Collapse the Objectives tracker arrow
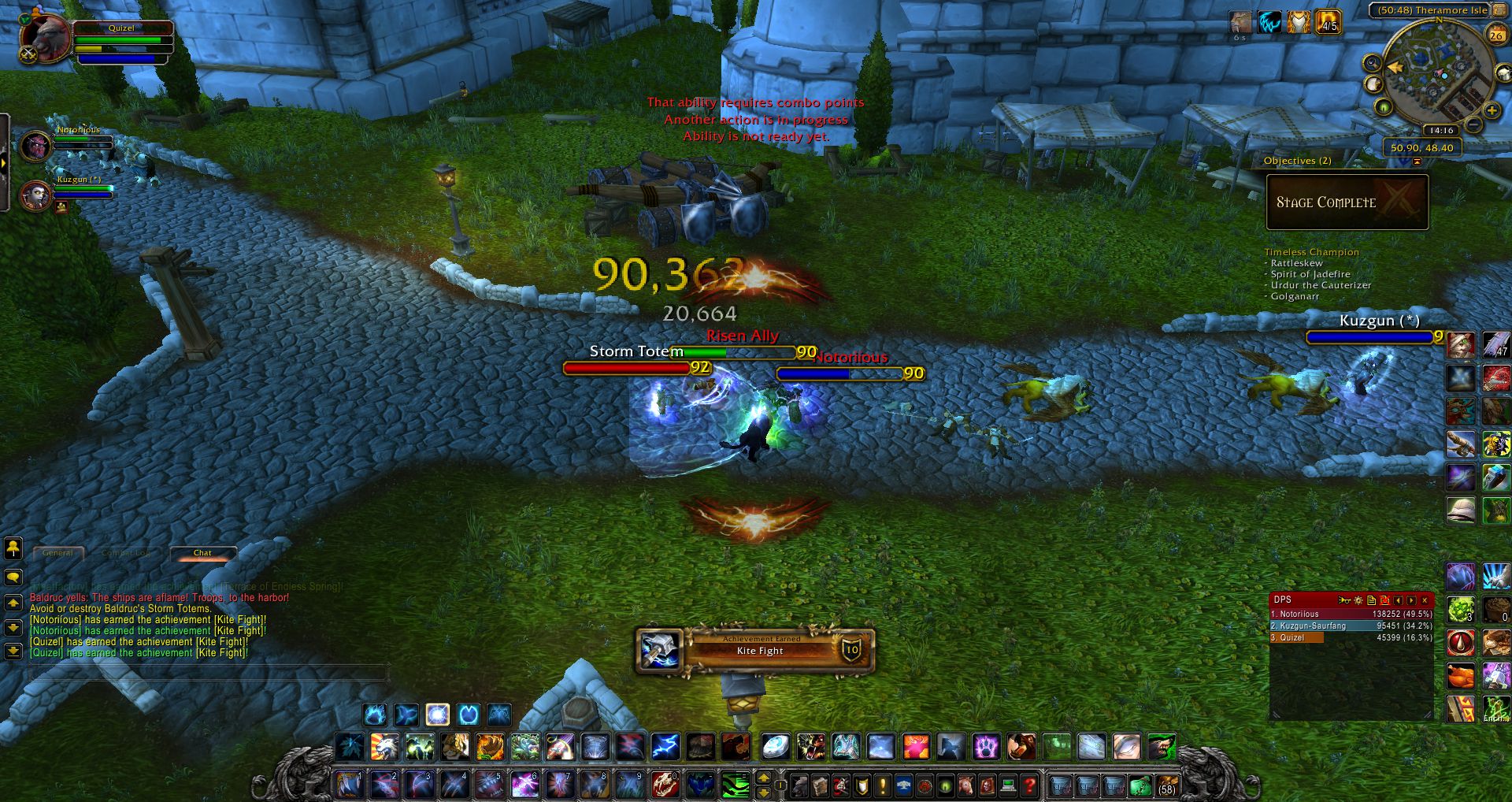Screen dimensions: 1512x802 1417,162
